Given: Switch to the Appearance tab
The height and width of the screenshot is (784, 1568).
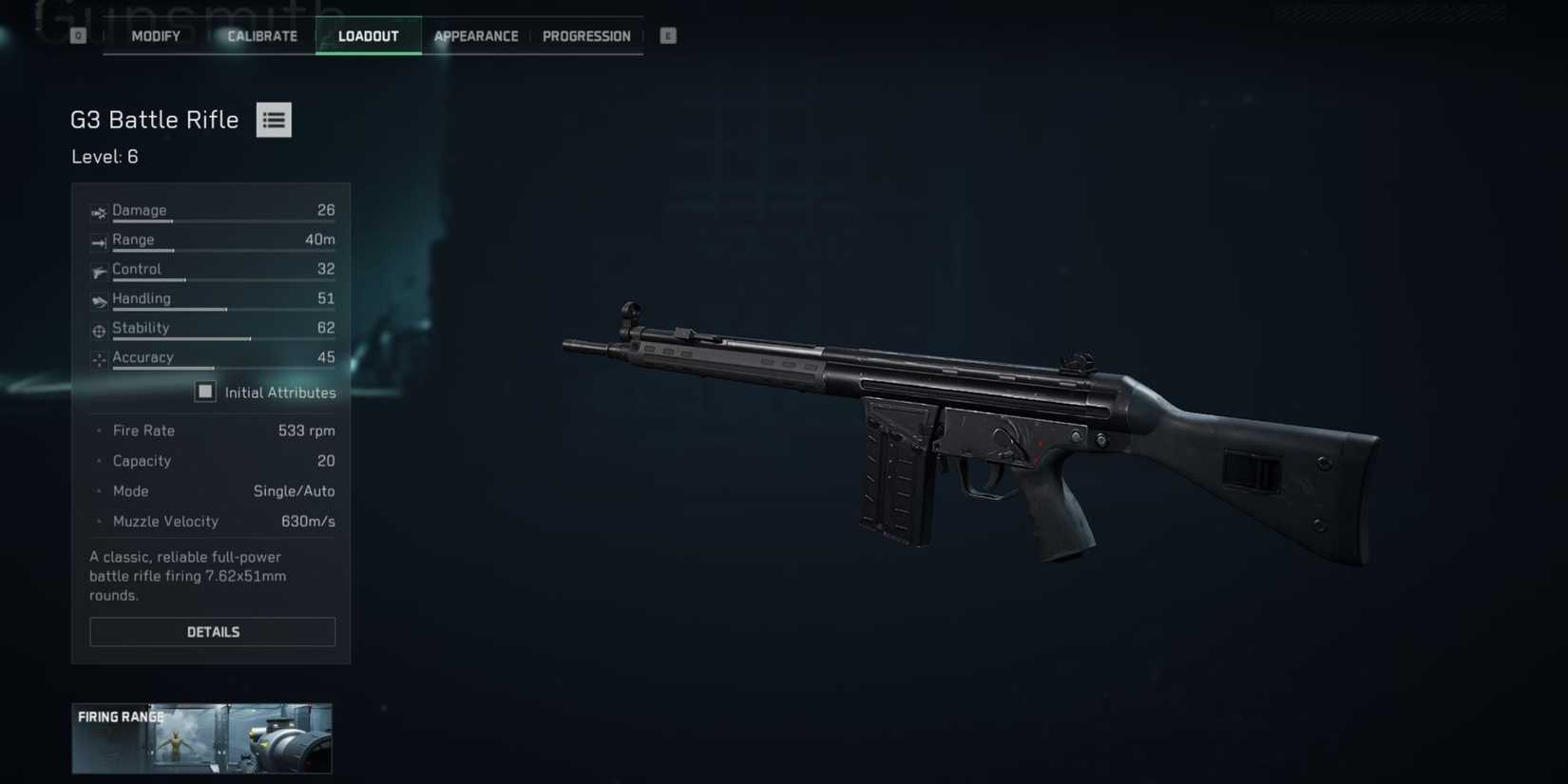Looking at the screenshot, I should (476, 35).
